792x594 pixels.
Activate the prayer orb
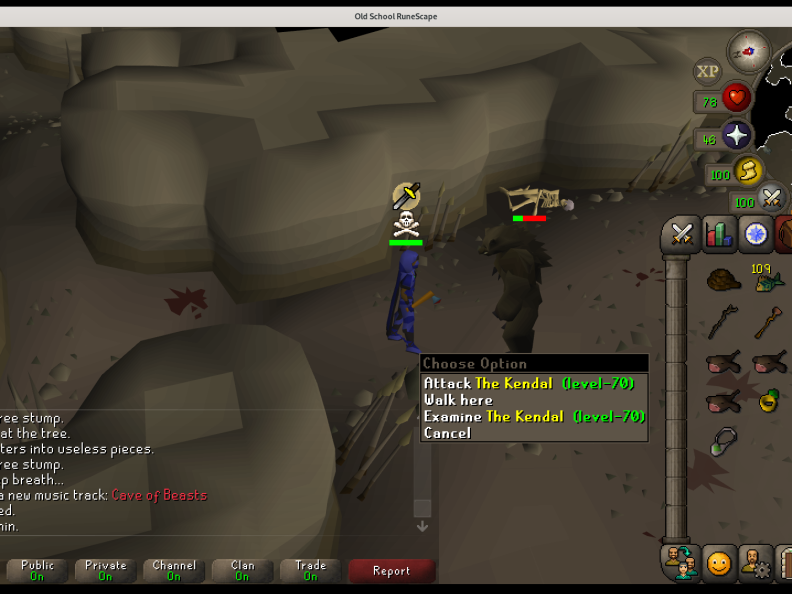[x=737, y=136]
